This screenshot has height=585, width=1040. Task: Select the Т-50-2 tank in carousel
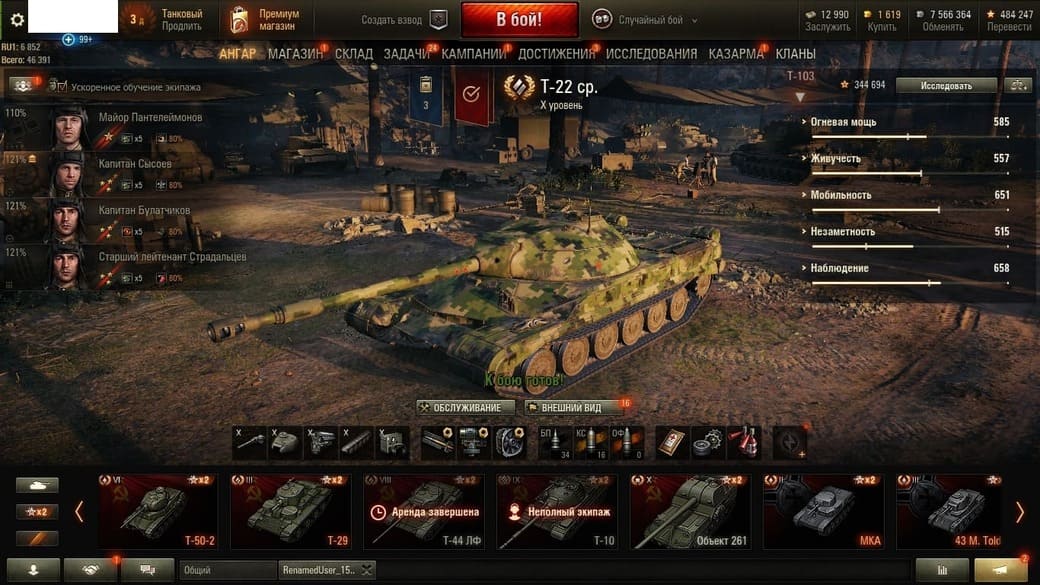[x=158, y=512]
